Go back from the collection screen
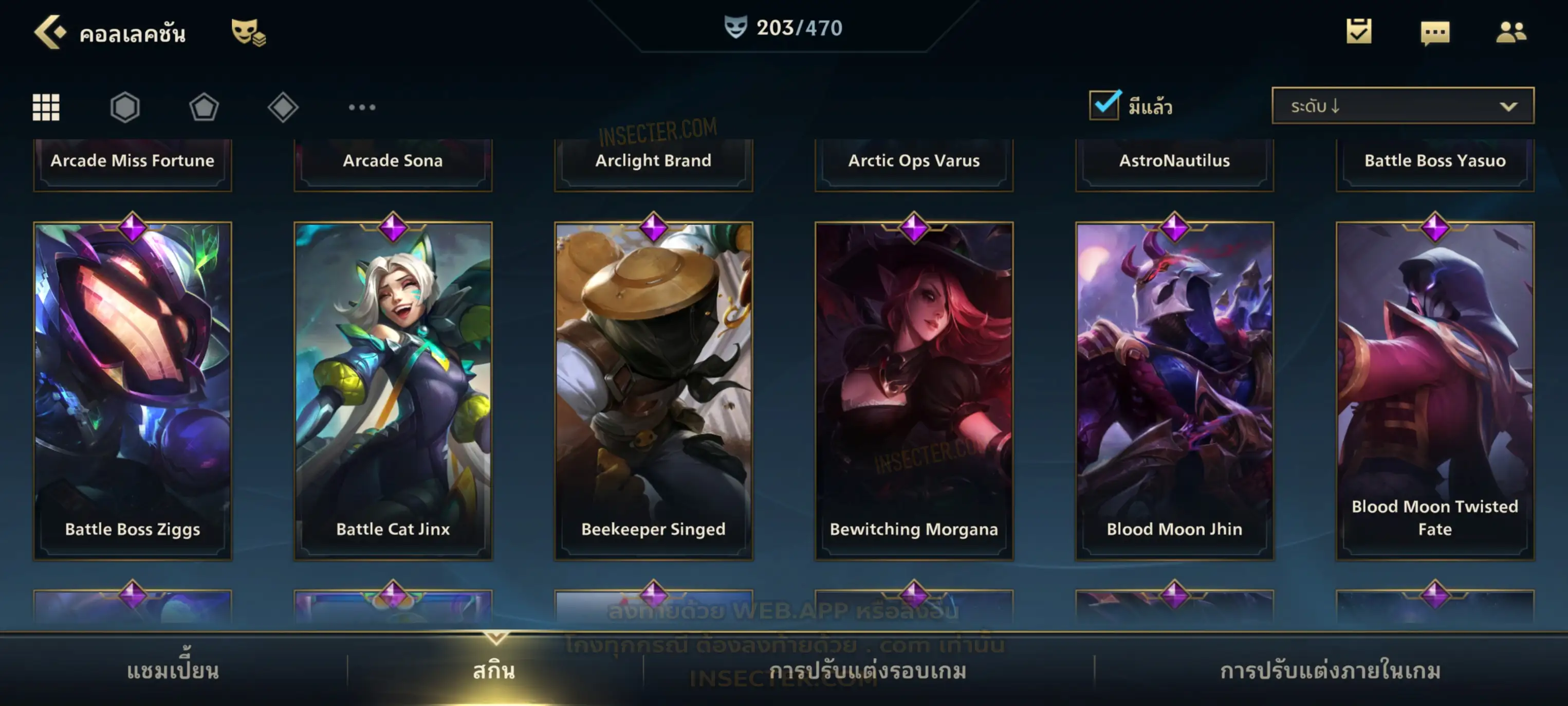 click(x=50, y=32)
